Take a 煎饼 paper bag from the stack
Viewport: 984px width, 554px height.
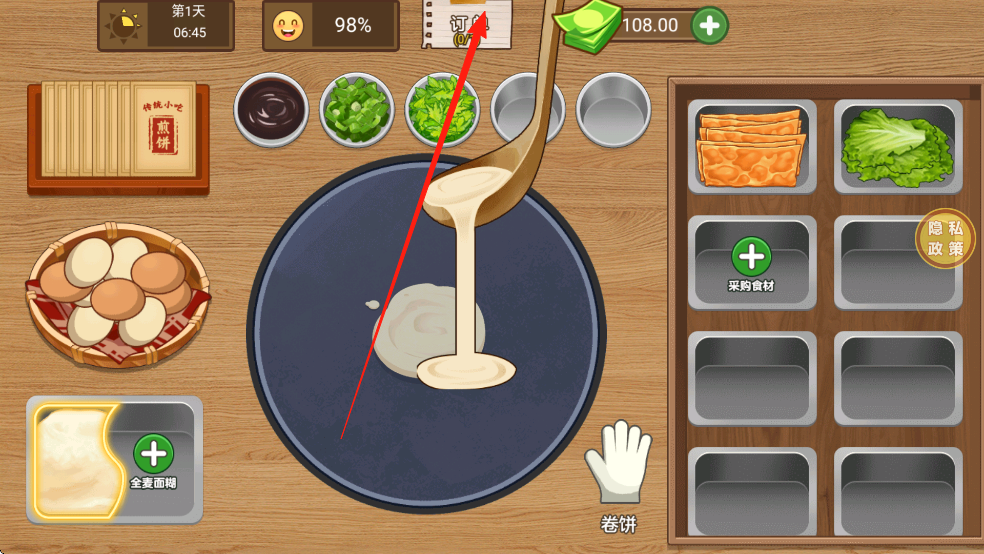click(x=120, y=135)
